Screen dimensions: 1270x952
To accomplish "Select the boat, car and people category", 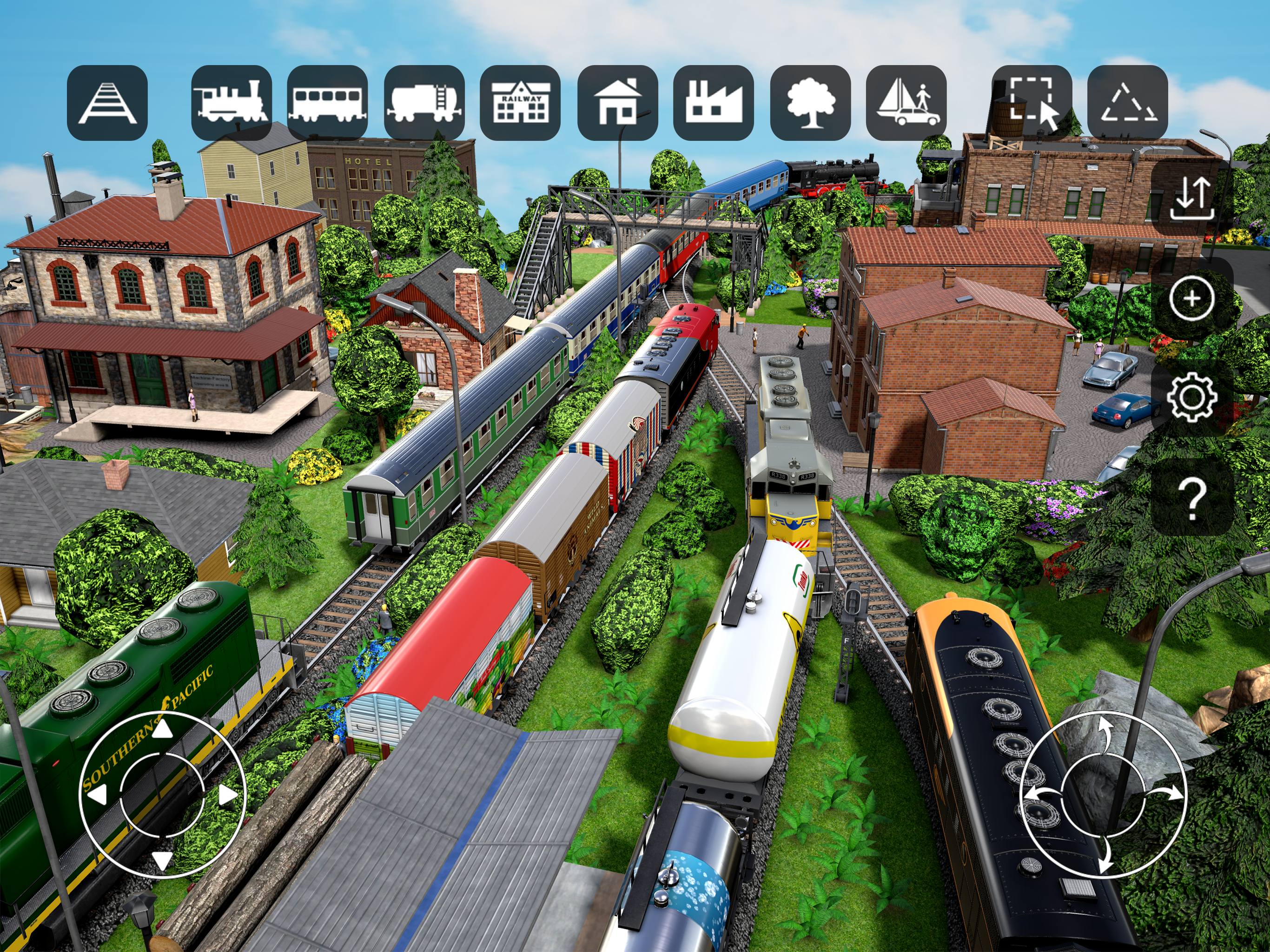I will pos(906,103).
